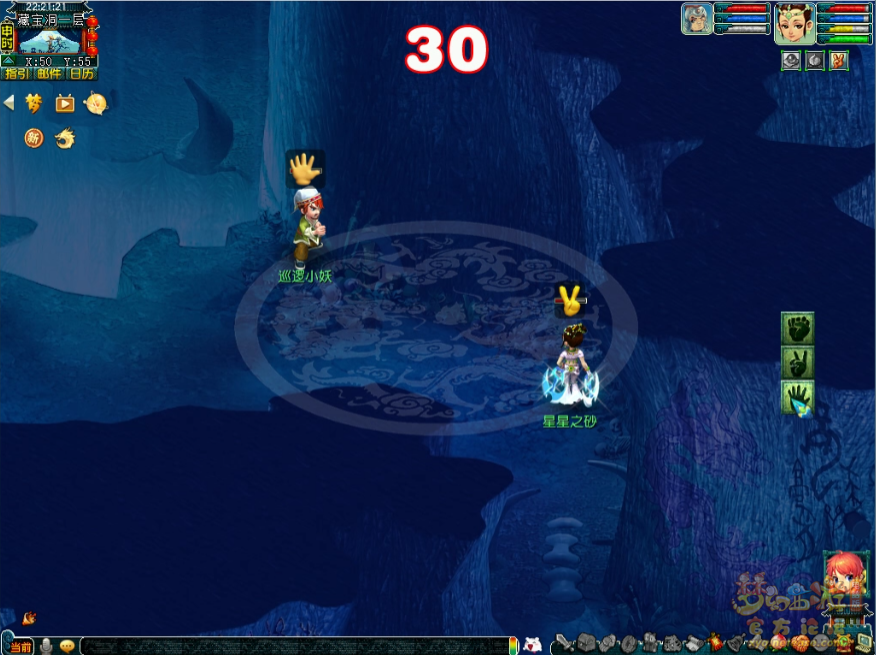This screenshot has width=876, height=655.
Task: Open the TV video player icon
Action: 65,103
